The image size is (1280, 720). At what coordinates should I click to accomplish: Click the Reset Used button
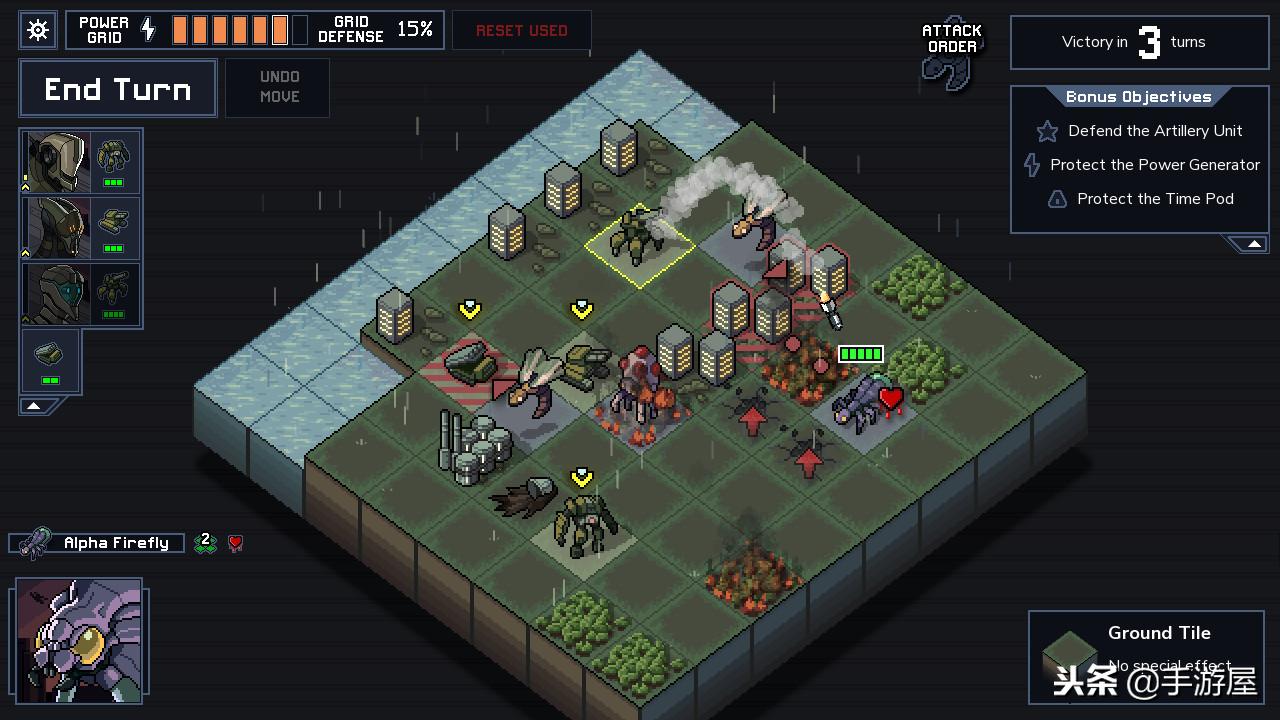[521, 30]
